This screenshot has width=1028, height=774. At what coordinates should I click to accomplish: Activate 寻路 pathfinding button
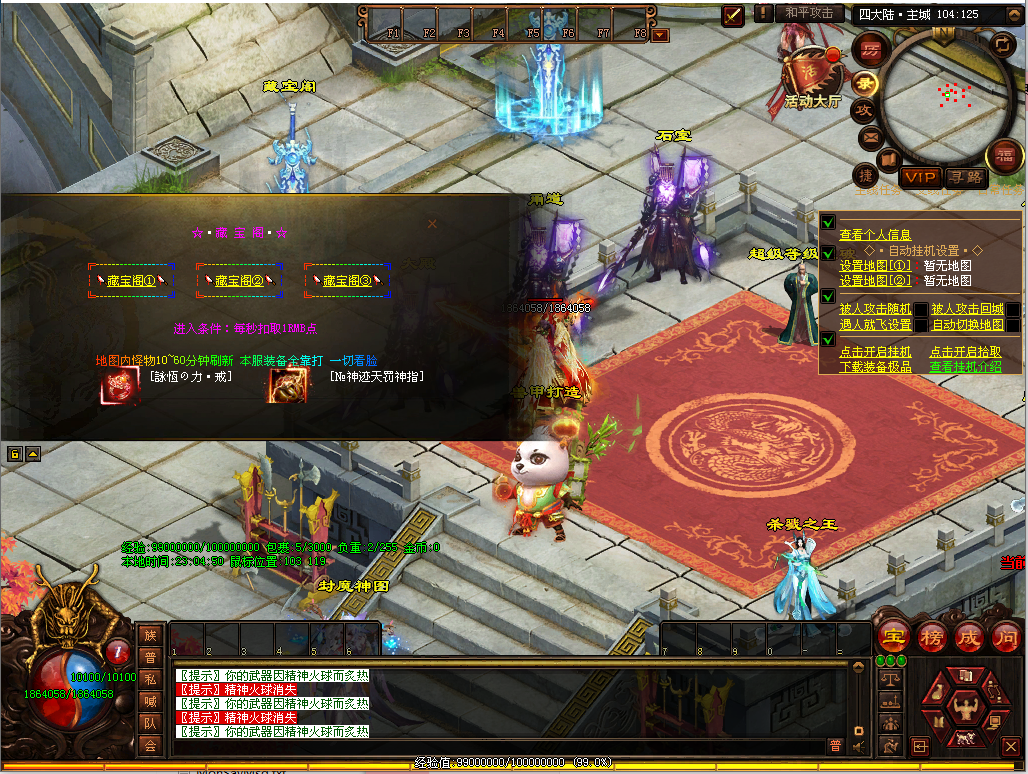tap(965, 178)
